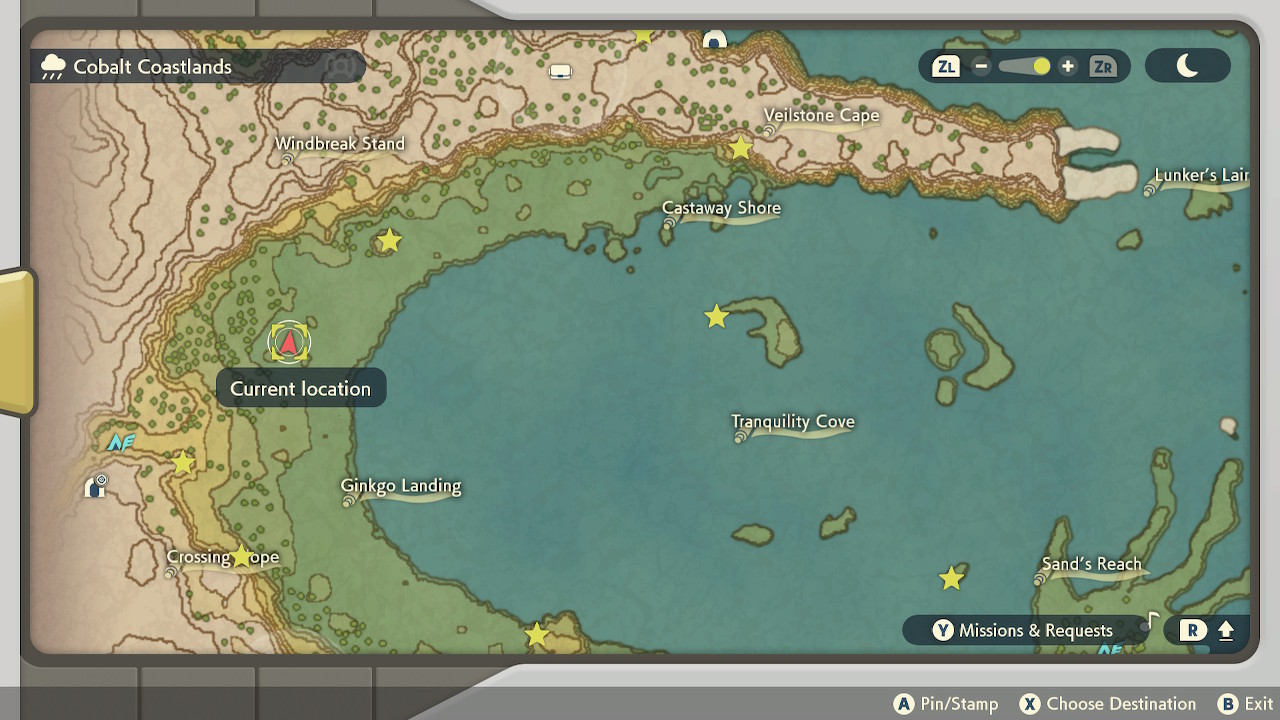This screenshot has width=1280, height=720.
Task: Click the rainy weather icon beside Cobalt Coastlands
Action: tap(54, 66)
